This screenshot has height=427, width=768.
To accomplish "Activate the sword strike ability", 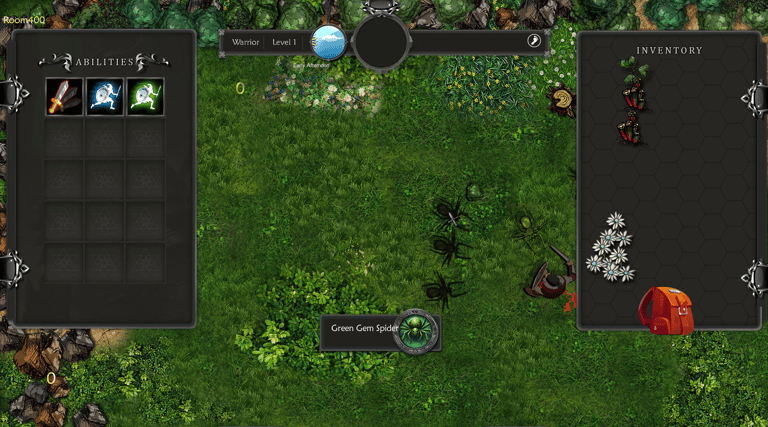I will pos(64,97).
